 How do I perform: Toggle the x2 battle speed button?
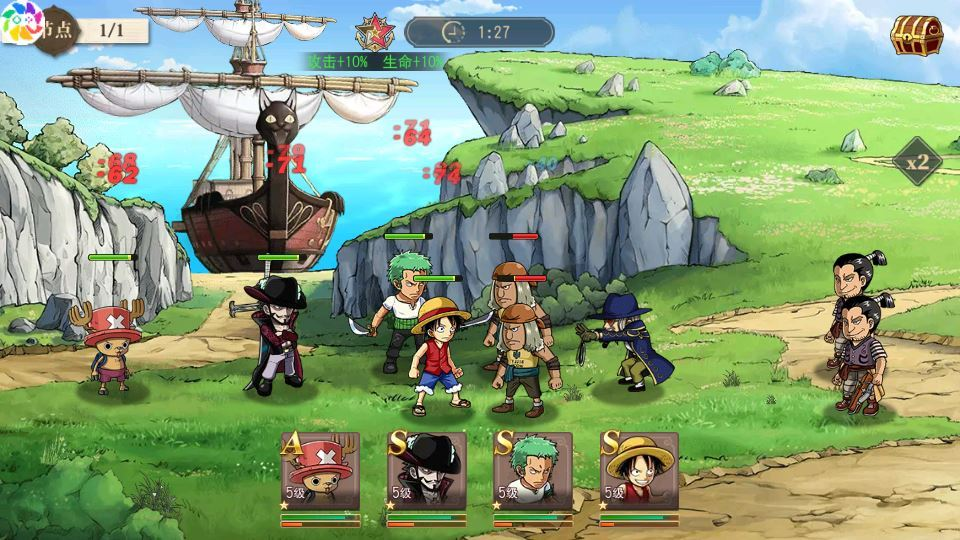tap(918, 161)
